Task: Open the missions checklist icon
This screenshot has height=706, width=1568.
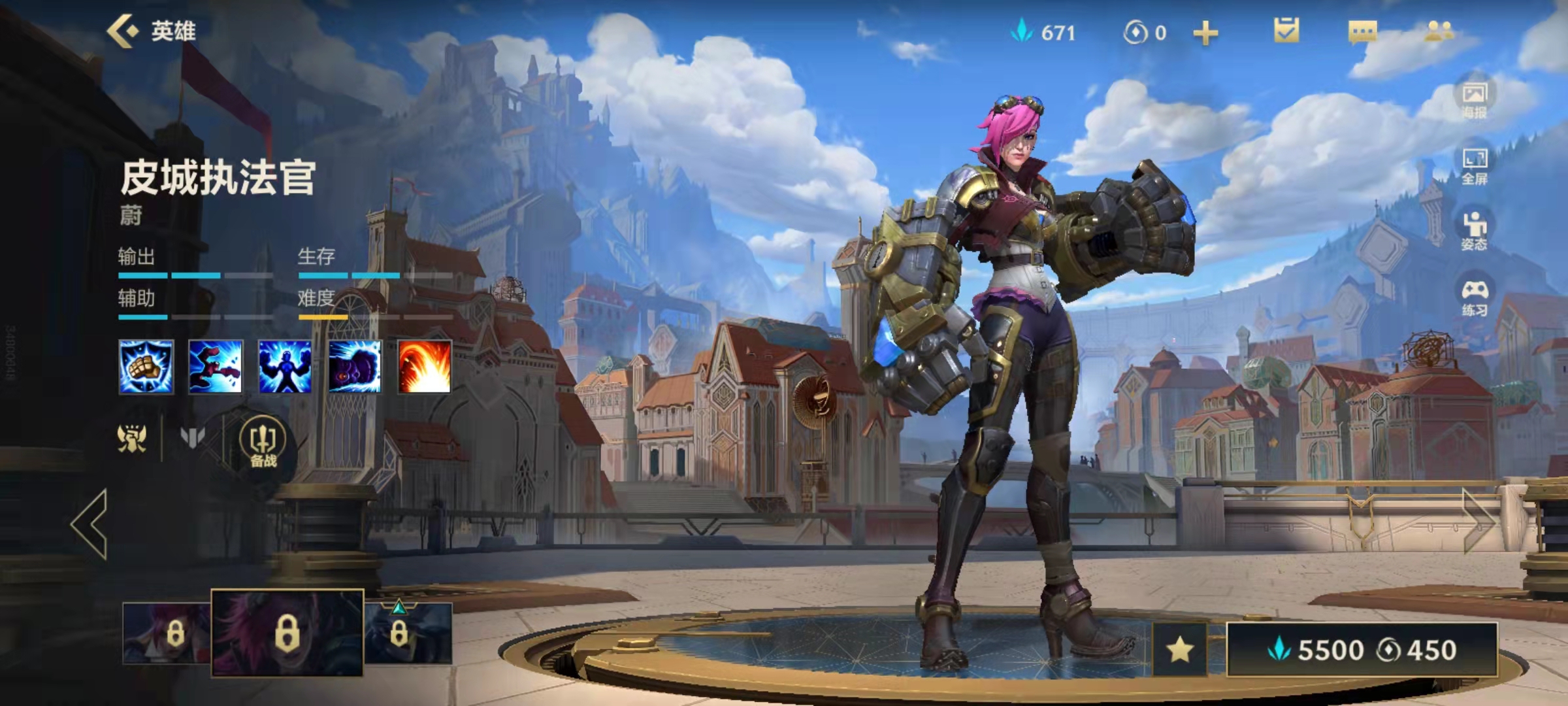Action: tap(1286, 31)
